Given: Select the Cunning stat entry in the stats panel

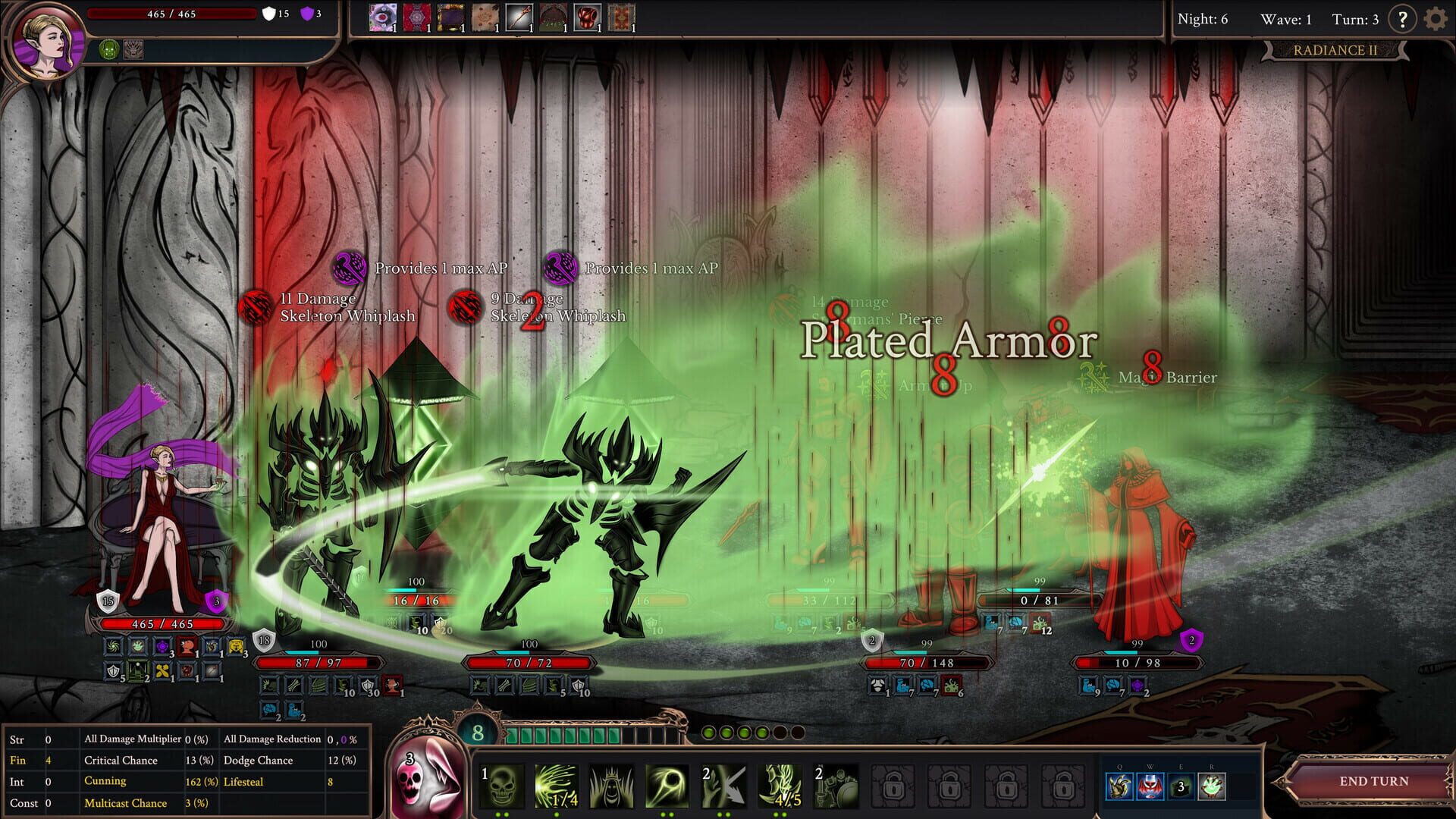Looking at the screenshot, I should (105, 780).
